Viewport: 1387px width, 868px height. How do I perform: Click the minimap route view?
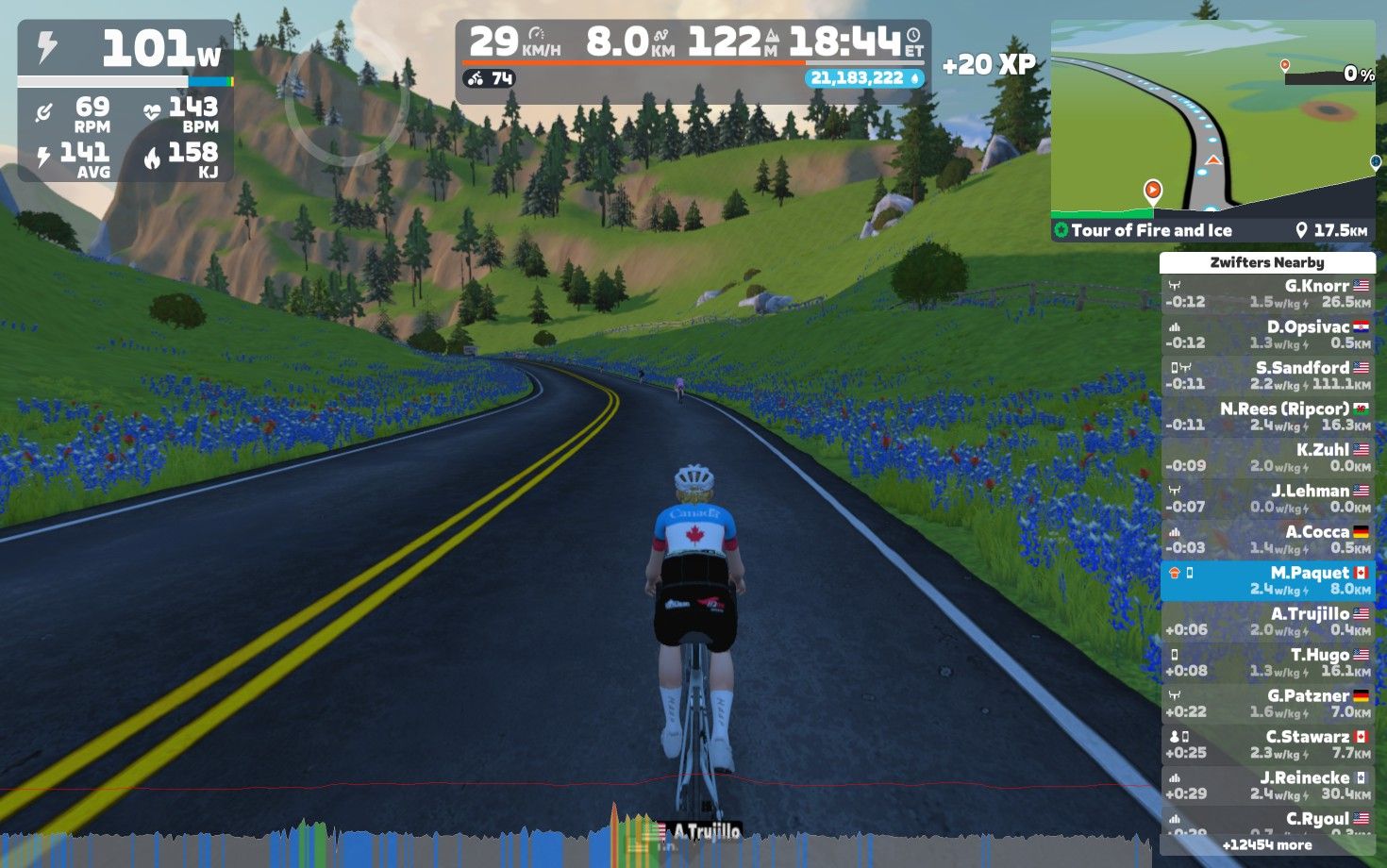coord(1212,121)
